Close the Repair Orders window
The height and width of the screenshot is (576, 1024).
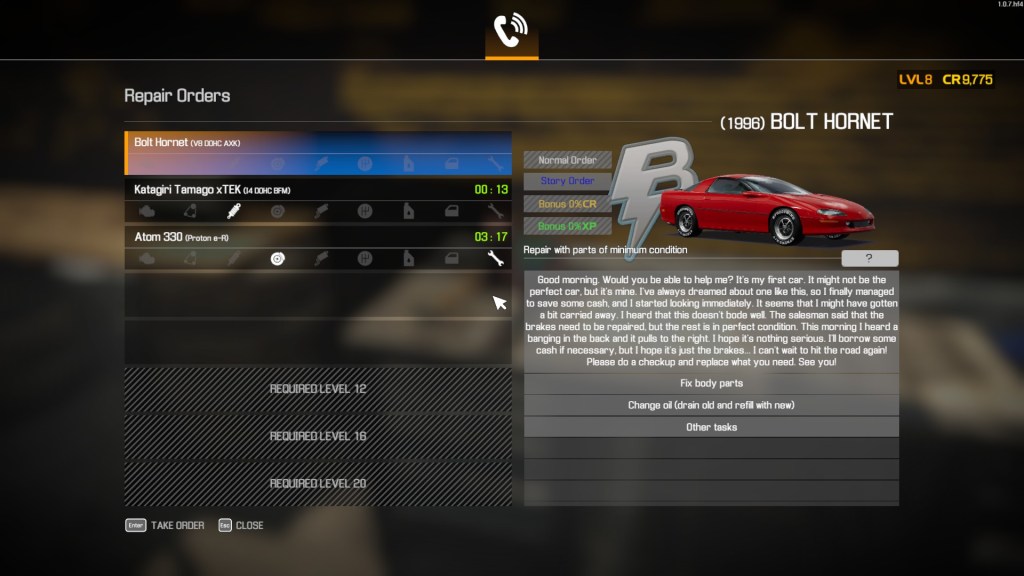click(x=241, y=525)
